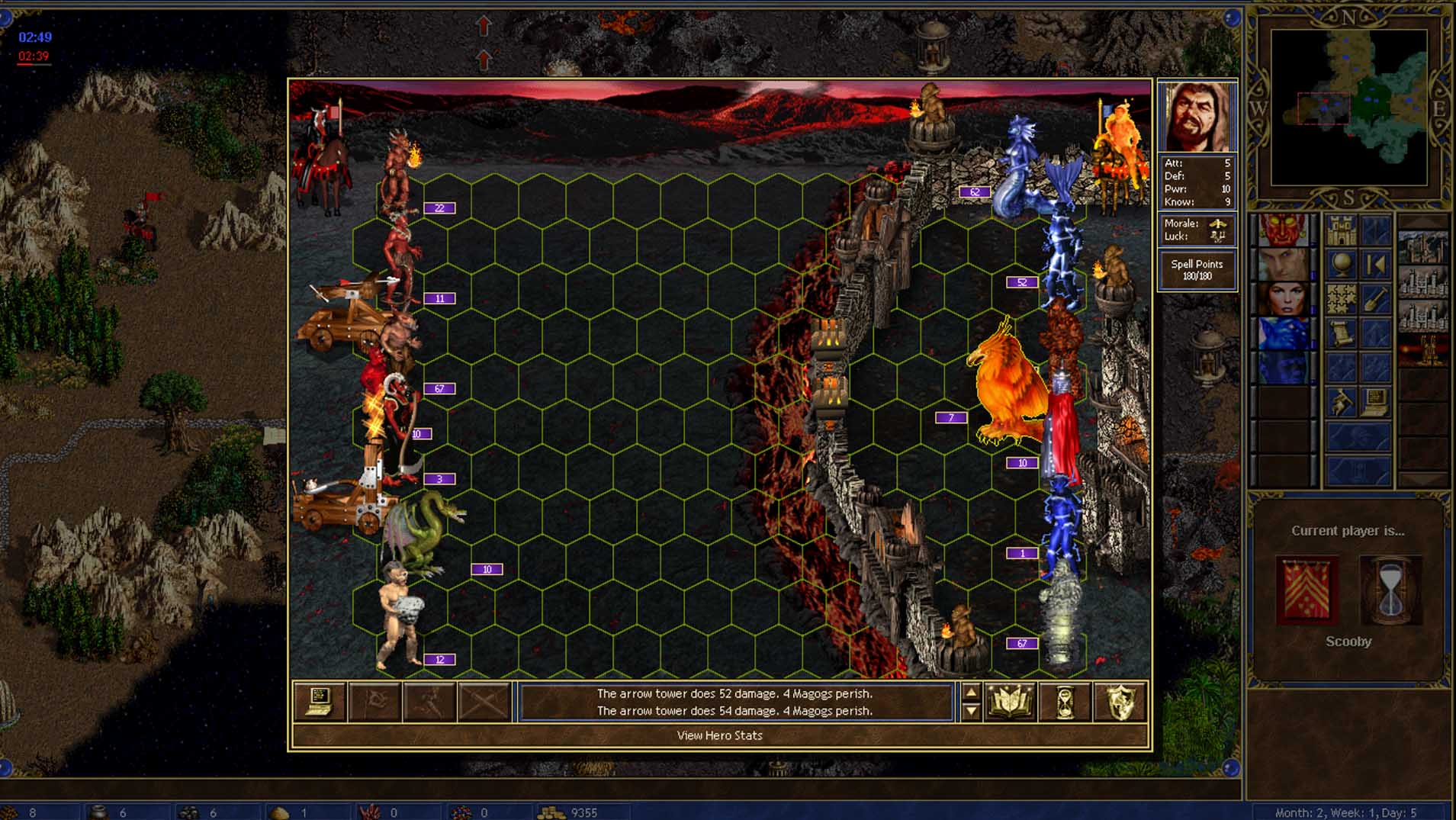This screenshot has width=1456, height=820.
Task: Click the bearded hero portrait in battle panel
Action: 1196,117
